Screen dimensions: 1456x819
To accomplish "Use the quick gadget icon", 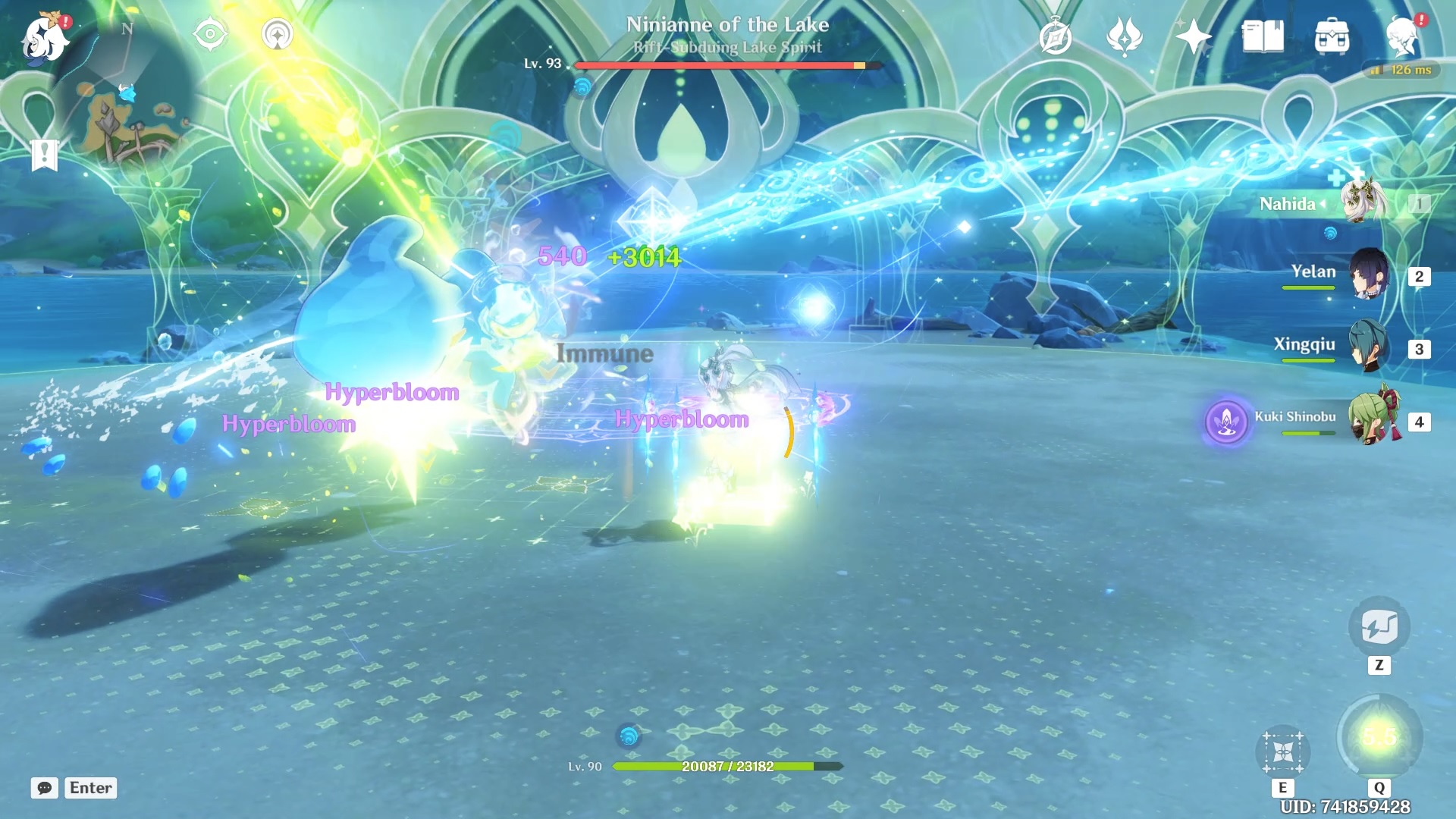I will click(1379, 627).
